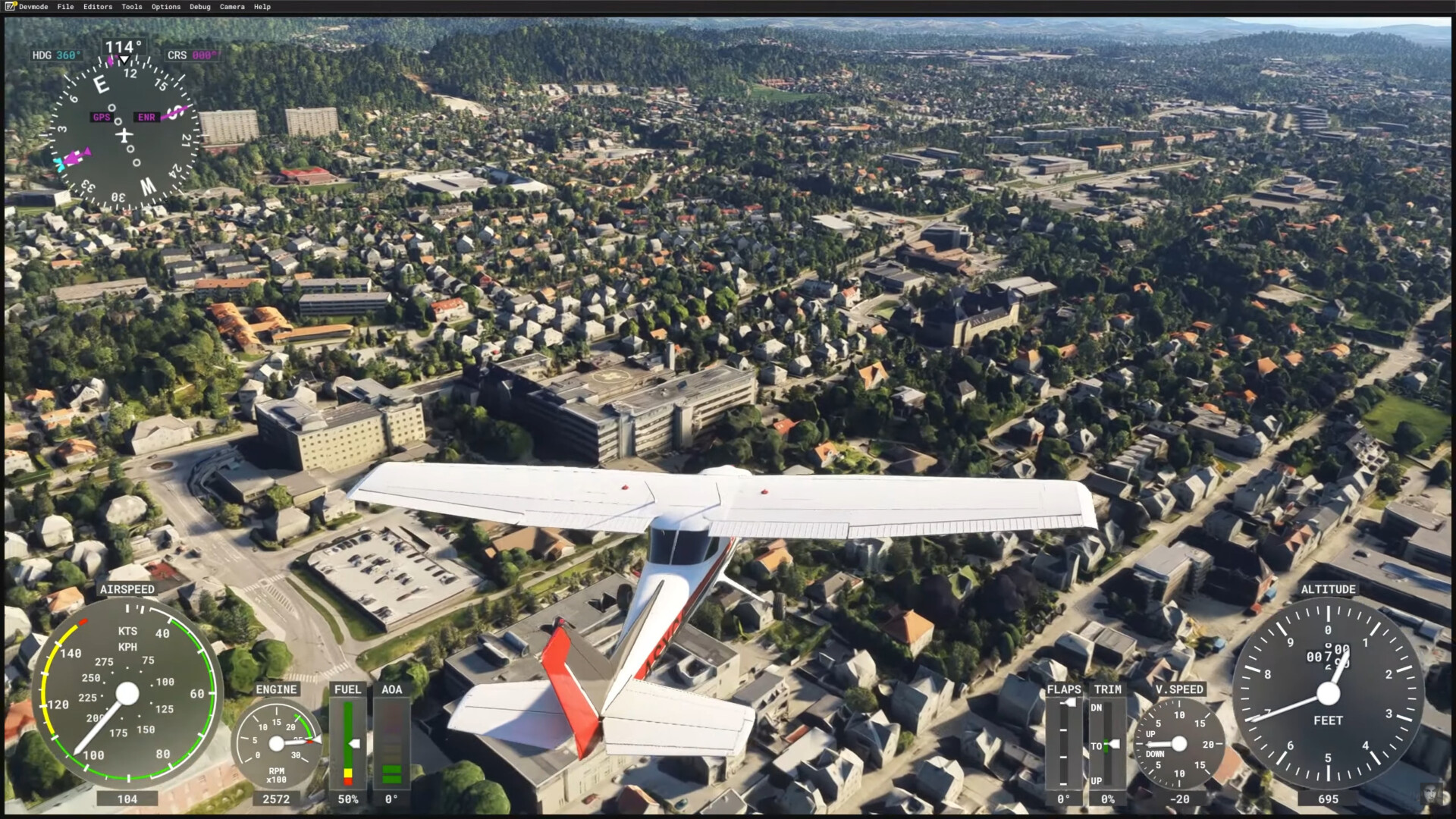Open the Editors menu
The height and width of the screenshot is (819, 1456).
(98, 7)
